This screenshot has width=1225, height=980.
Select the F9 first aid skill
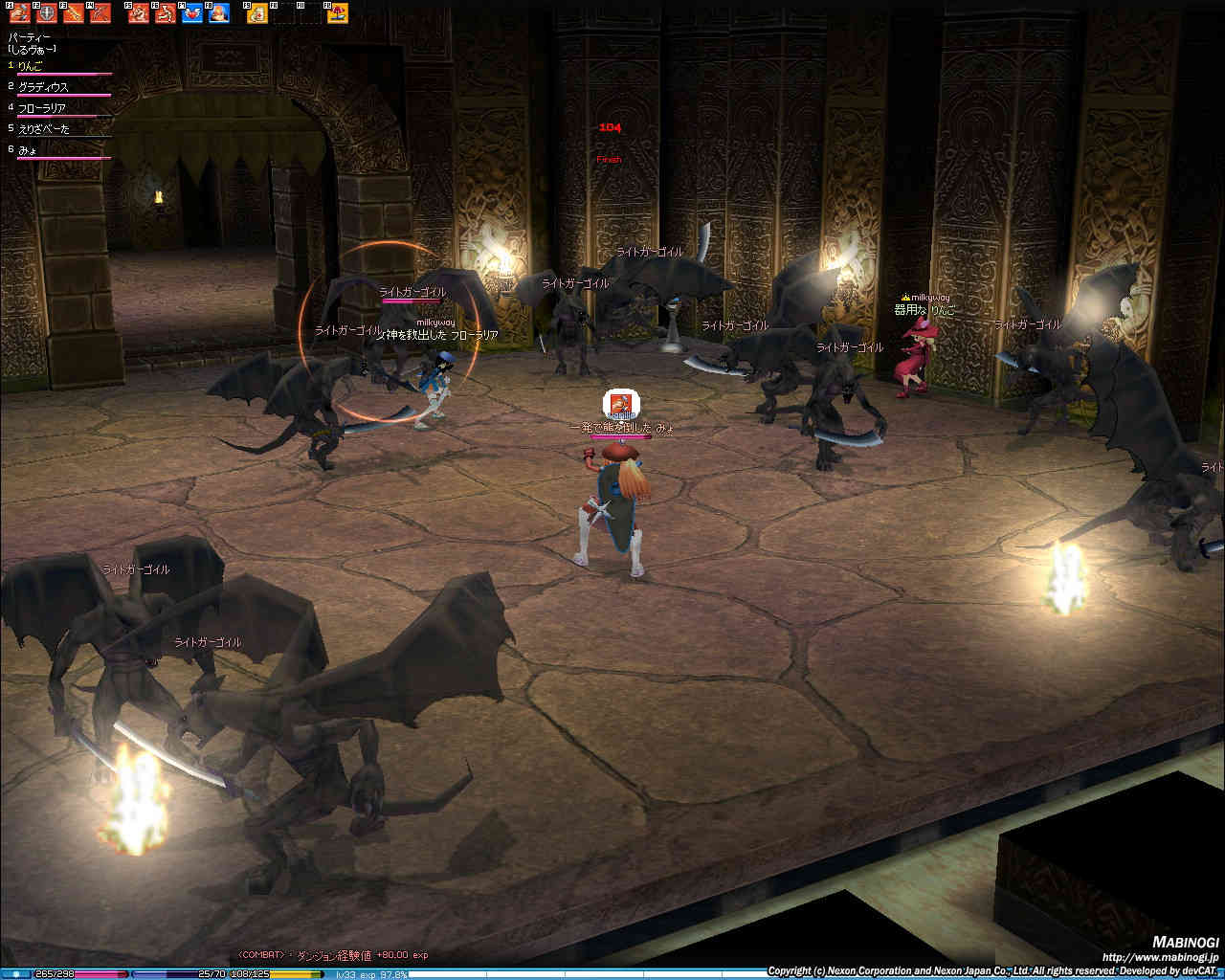(257, 13)
